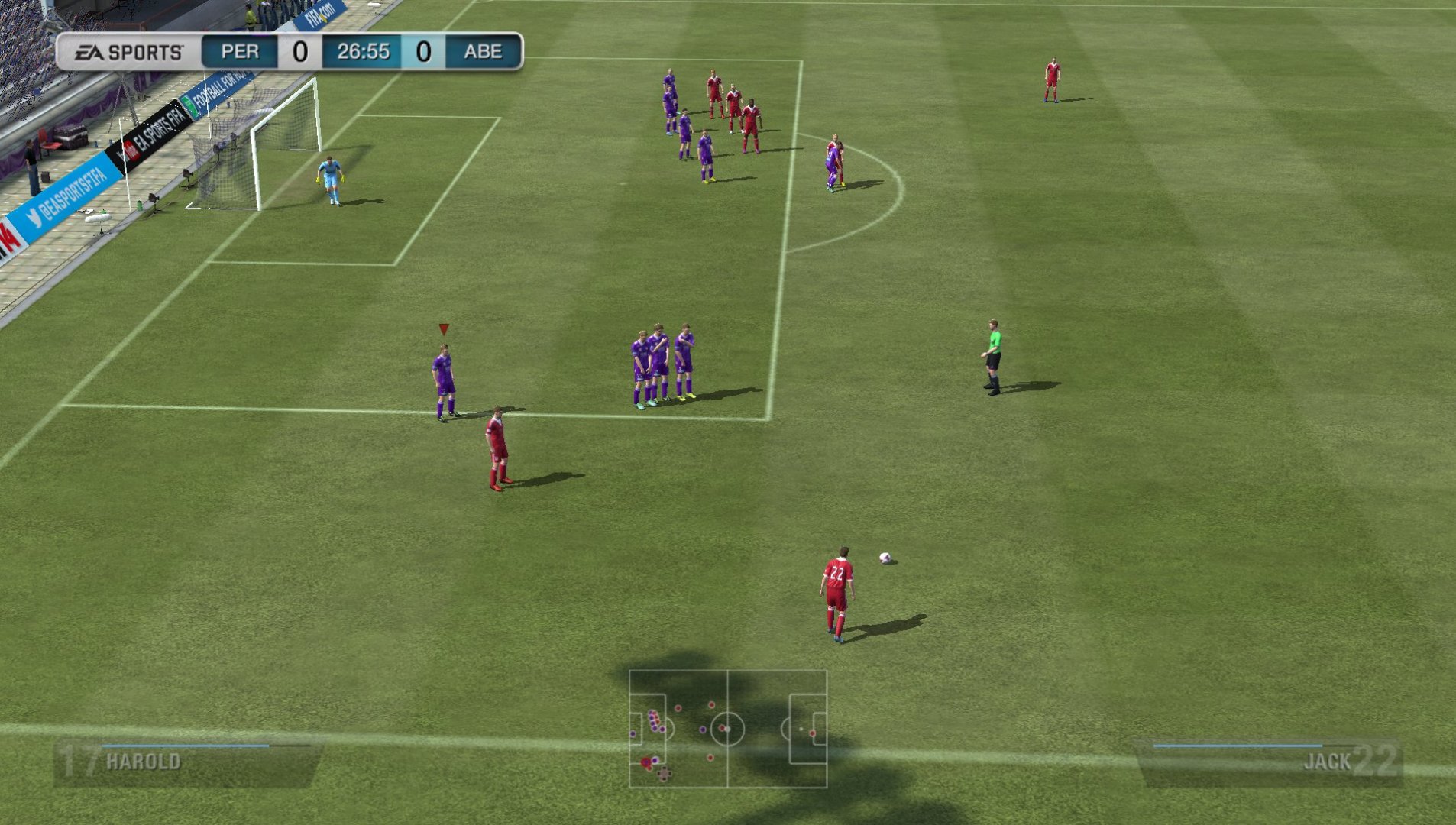Select the Harold 17 player panel
The width and height of the screenshot is (1456, 825).
coord(187,762)
